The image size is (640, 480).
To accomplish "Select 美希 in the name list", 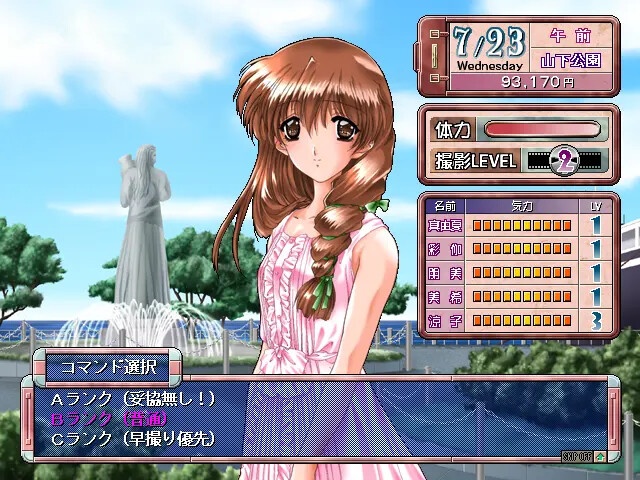I will (x=443, y=296).
